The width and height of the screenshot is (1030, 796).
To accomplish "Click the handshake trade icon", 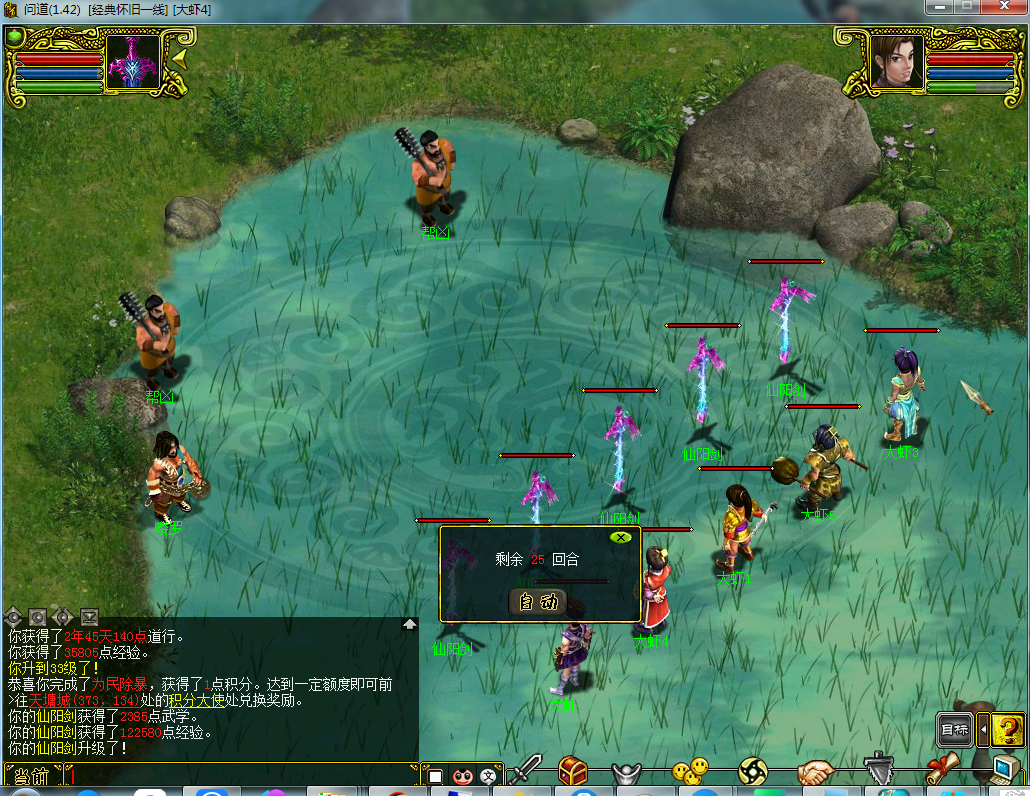I will pyautogui.click(x=815, y=771).
